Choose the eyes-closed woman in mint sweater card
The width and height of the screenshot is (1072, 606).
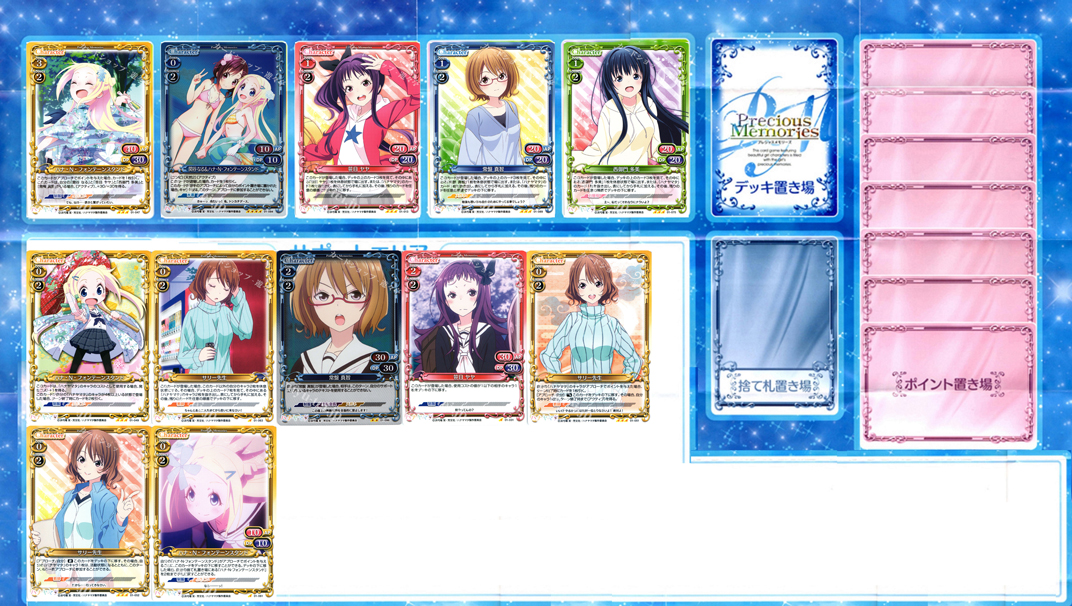pos(213,338)
